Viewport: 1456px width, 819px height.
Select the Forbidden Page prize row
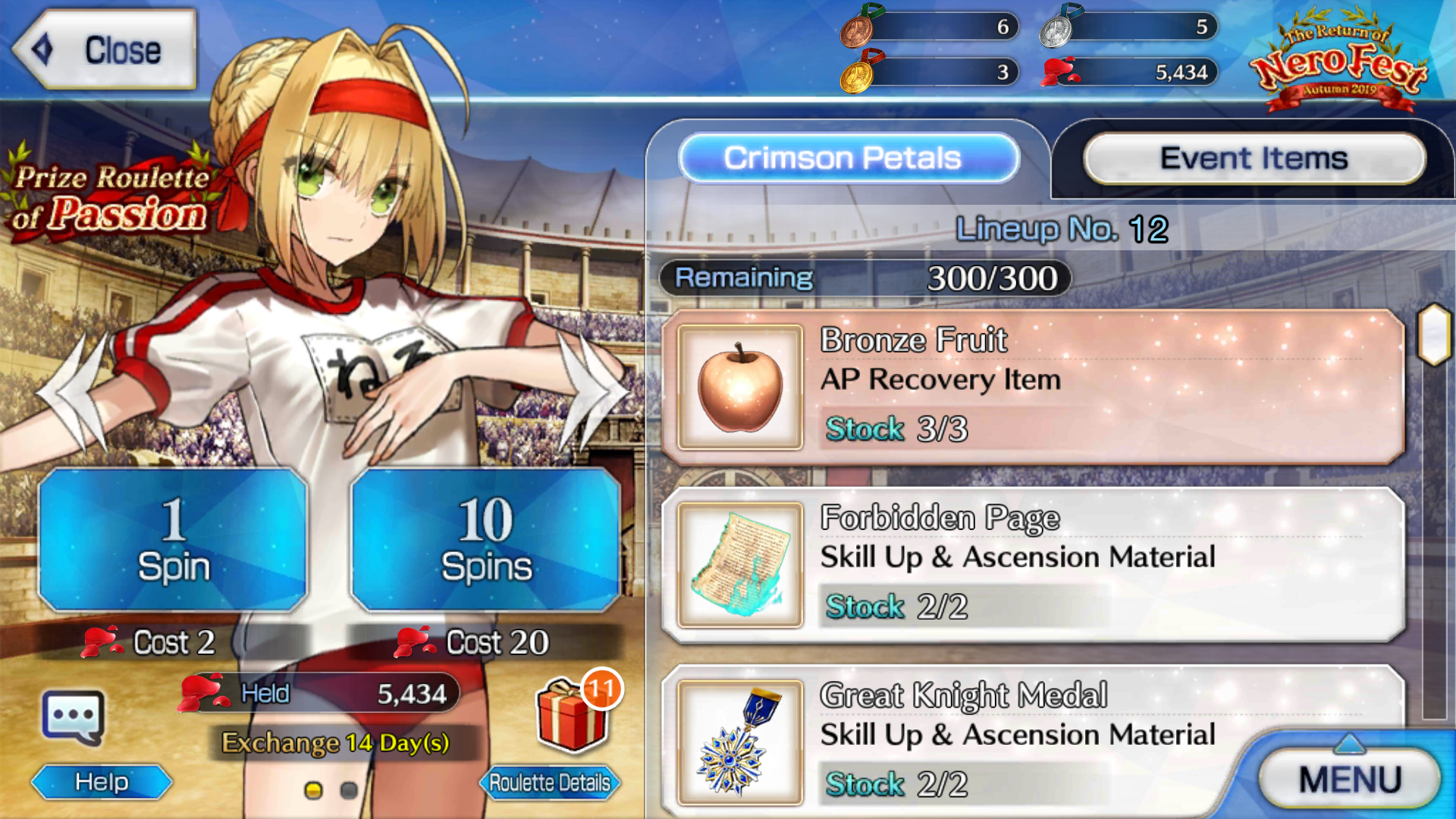tap(1031, 565)
